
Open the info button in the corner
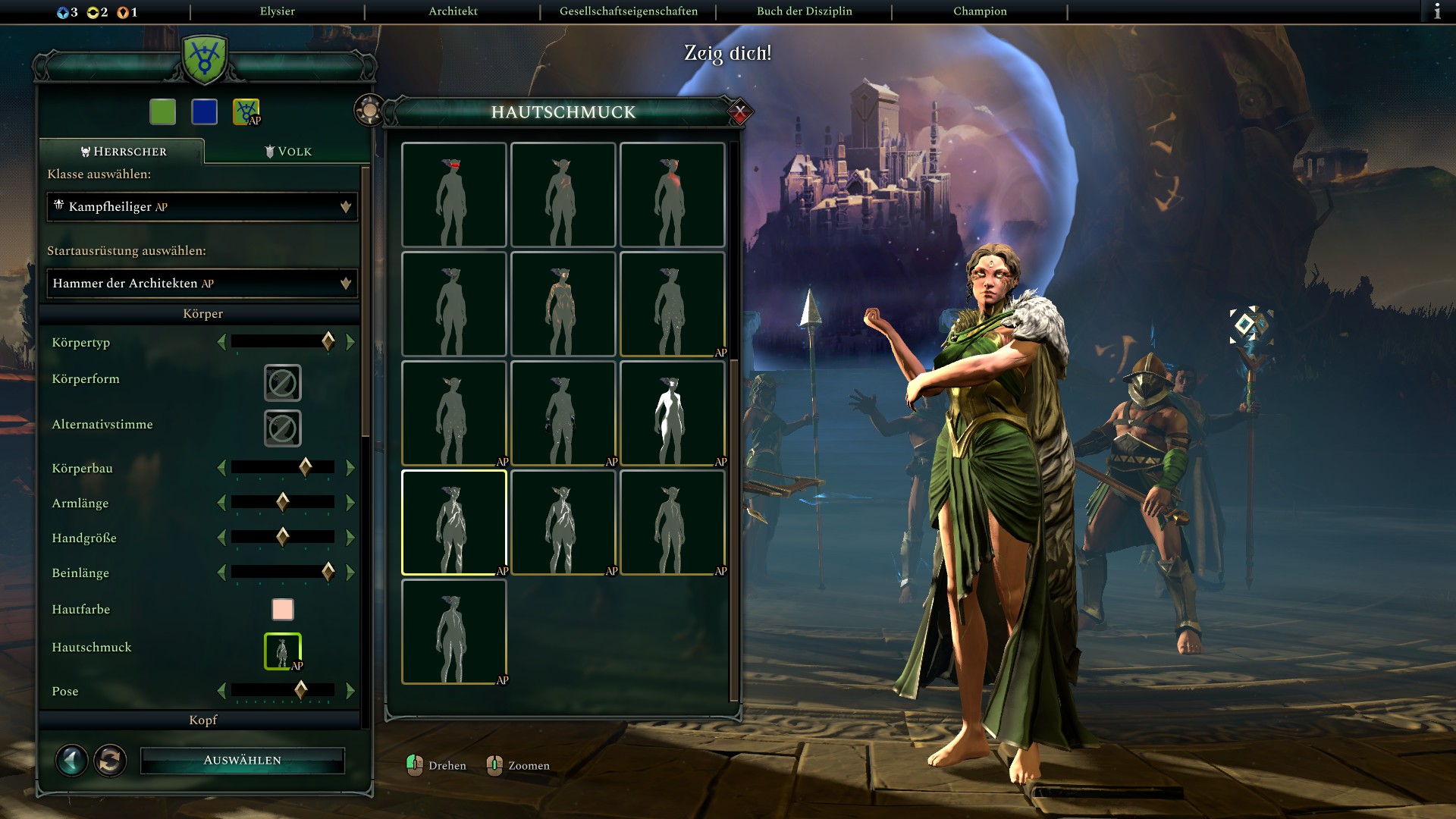pos(1437,11)
